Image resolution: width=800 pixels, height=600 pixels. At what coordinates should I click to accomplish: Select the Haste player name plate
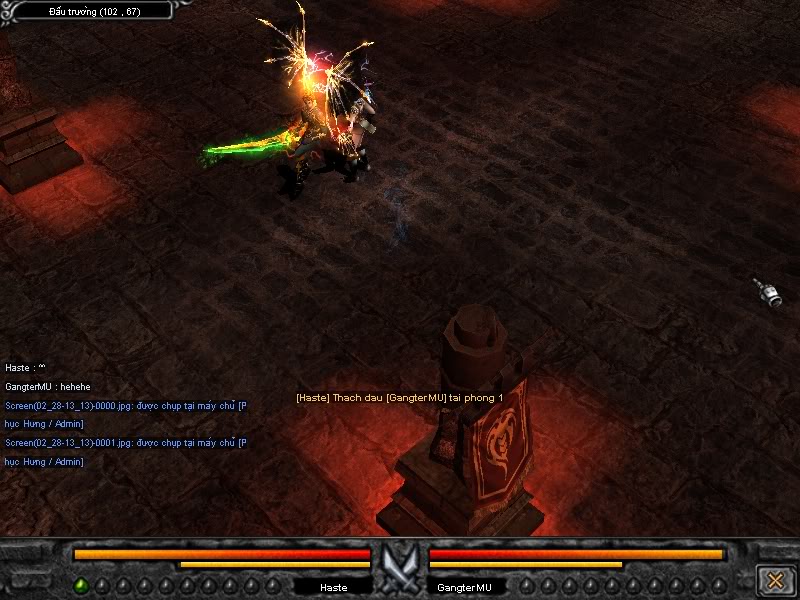point(334,587)
